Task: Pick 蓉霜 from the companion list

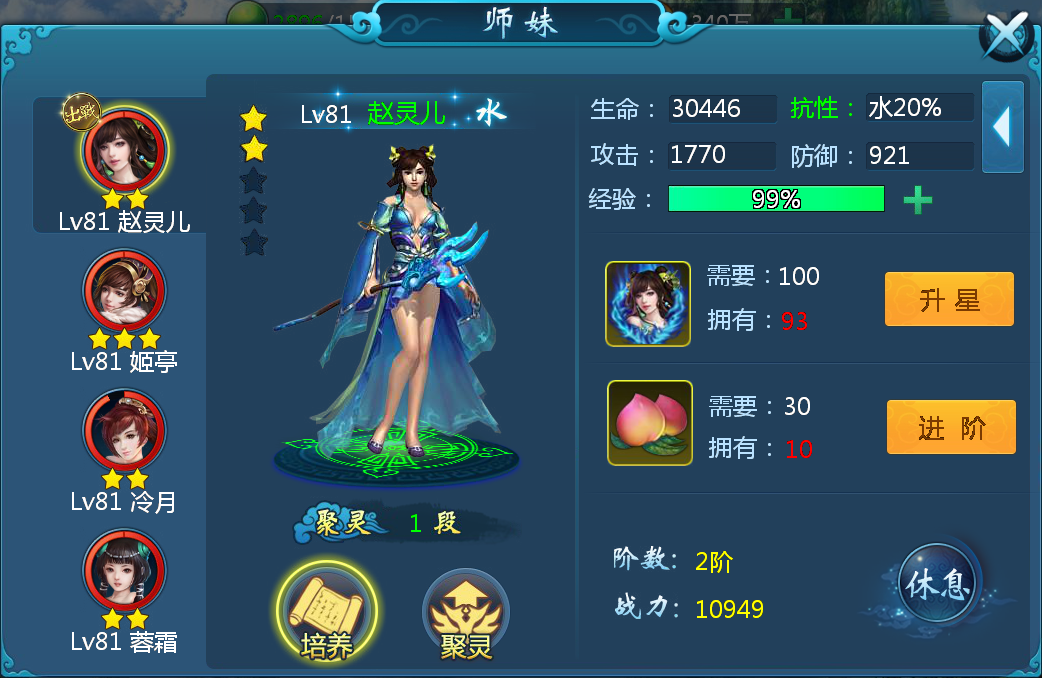Action: [124, 571]
